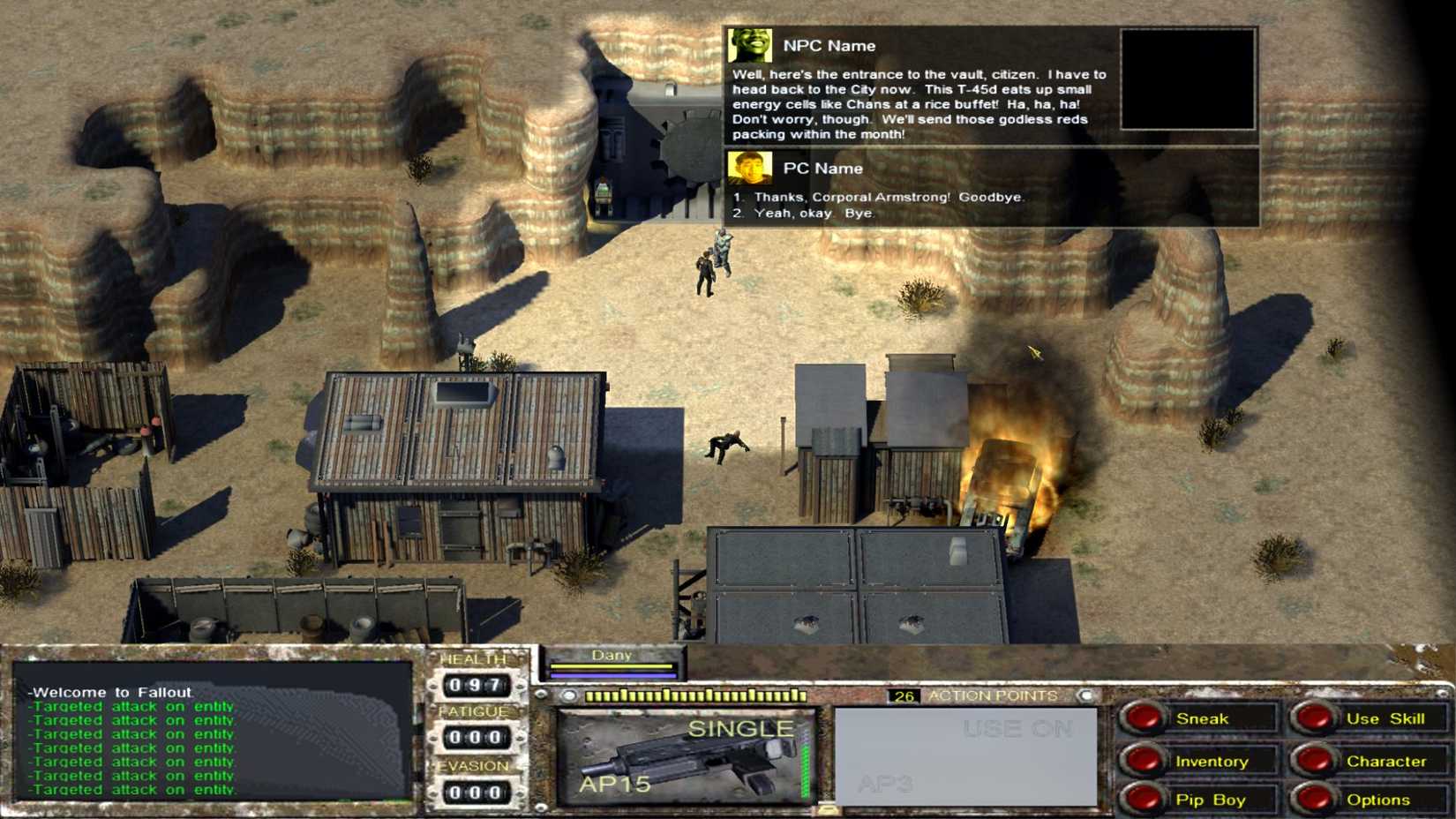Toggle SINGLE fire mode on the pistol
The height and width of the screenshot is (819, 1456).
(x=741, y=728)
